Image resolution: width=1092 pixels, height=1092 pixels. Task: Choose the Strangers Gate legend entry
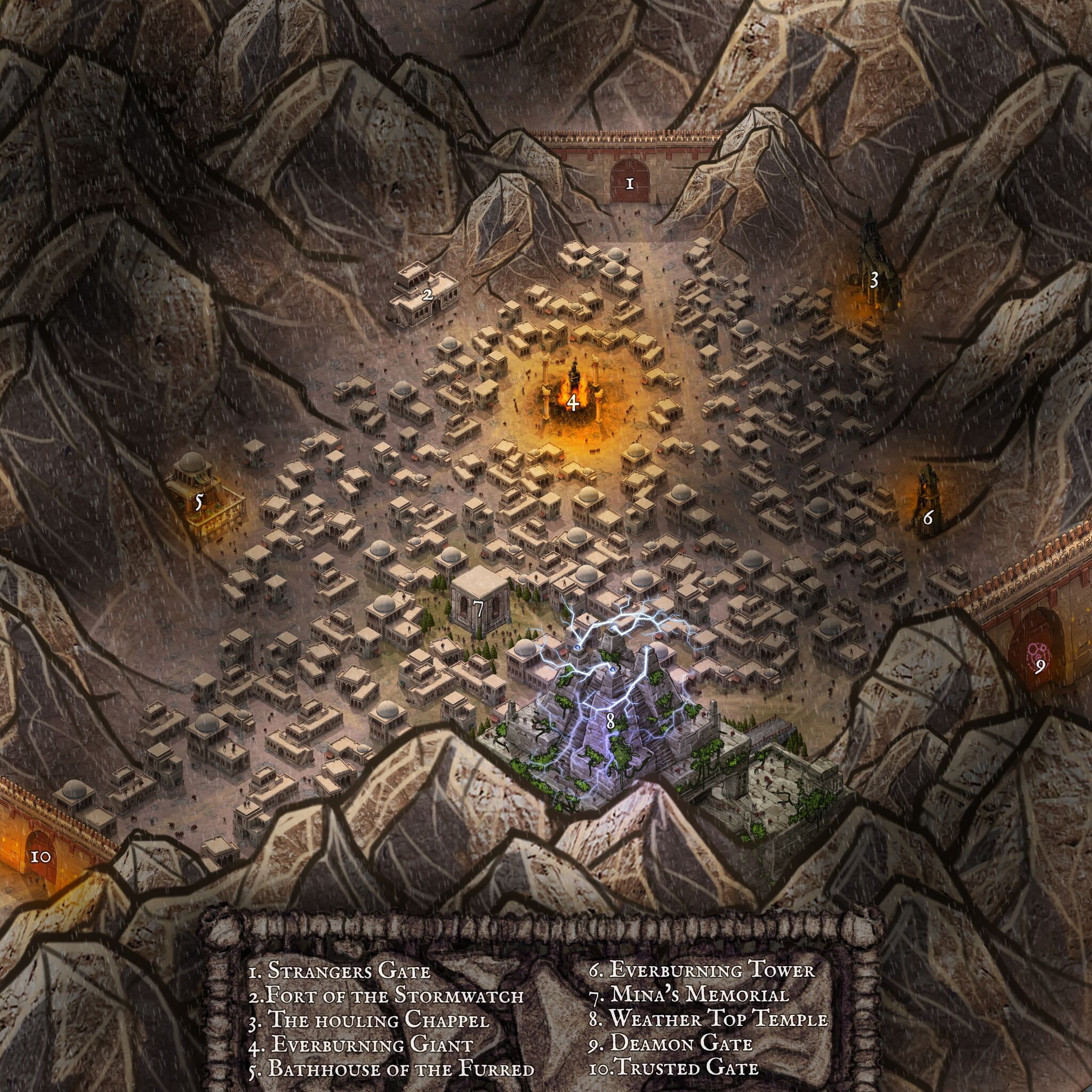click(x=339, y=970)
